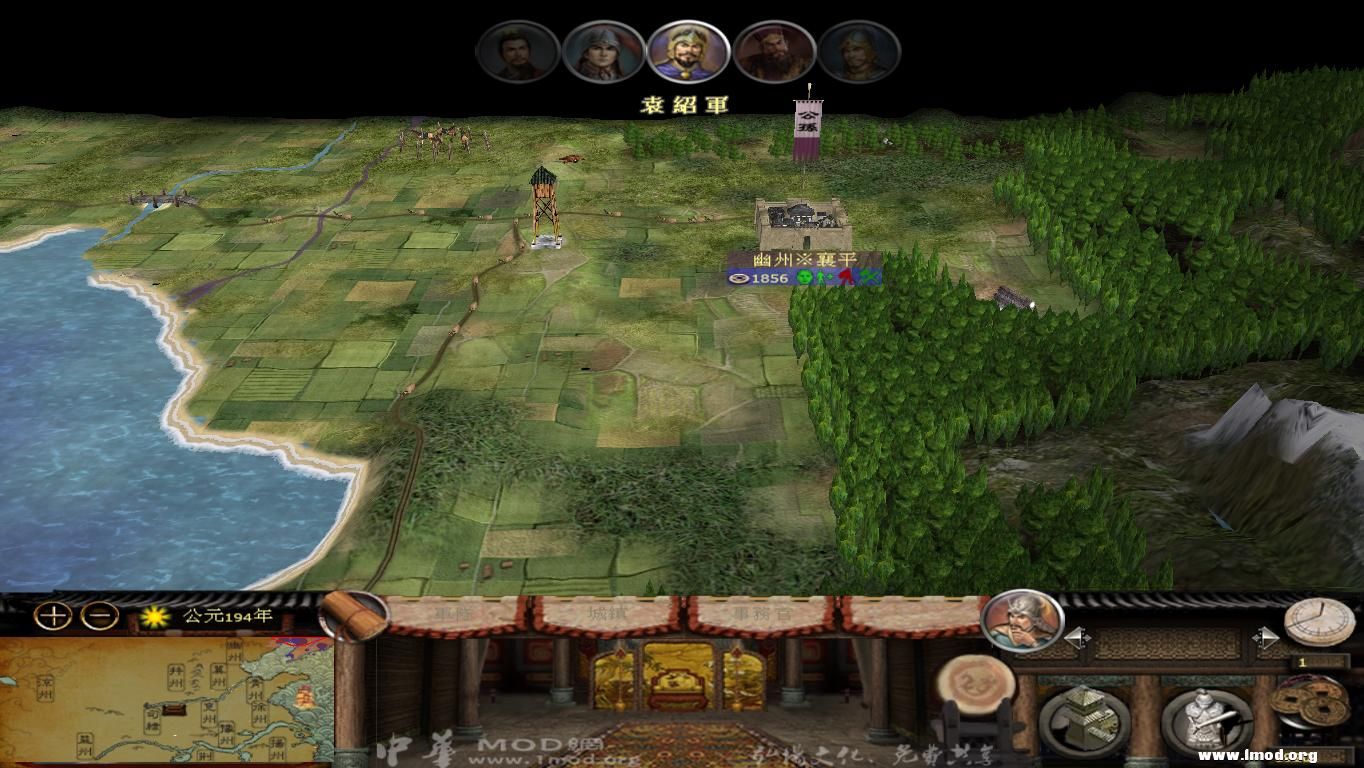Click the green public order face on 襄平 banner
This screenshot has height=768, width=1364.
tap(804, 278)
